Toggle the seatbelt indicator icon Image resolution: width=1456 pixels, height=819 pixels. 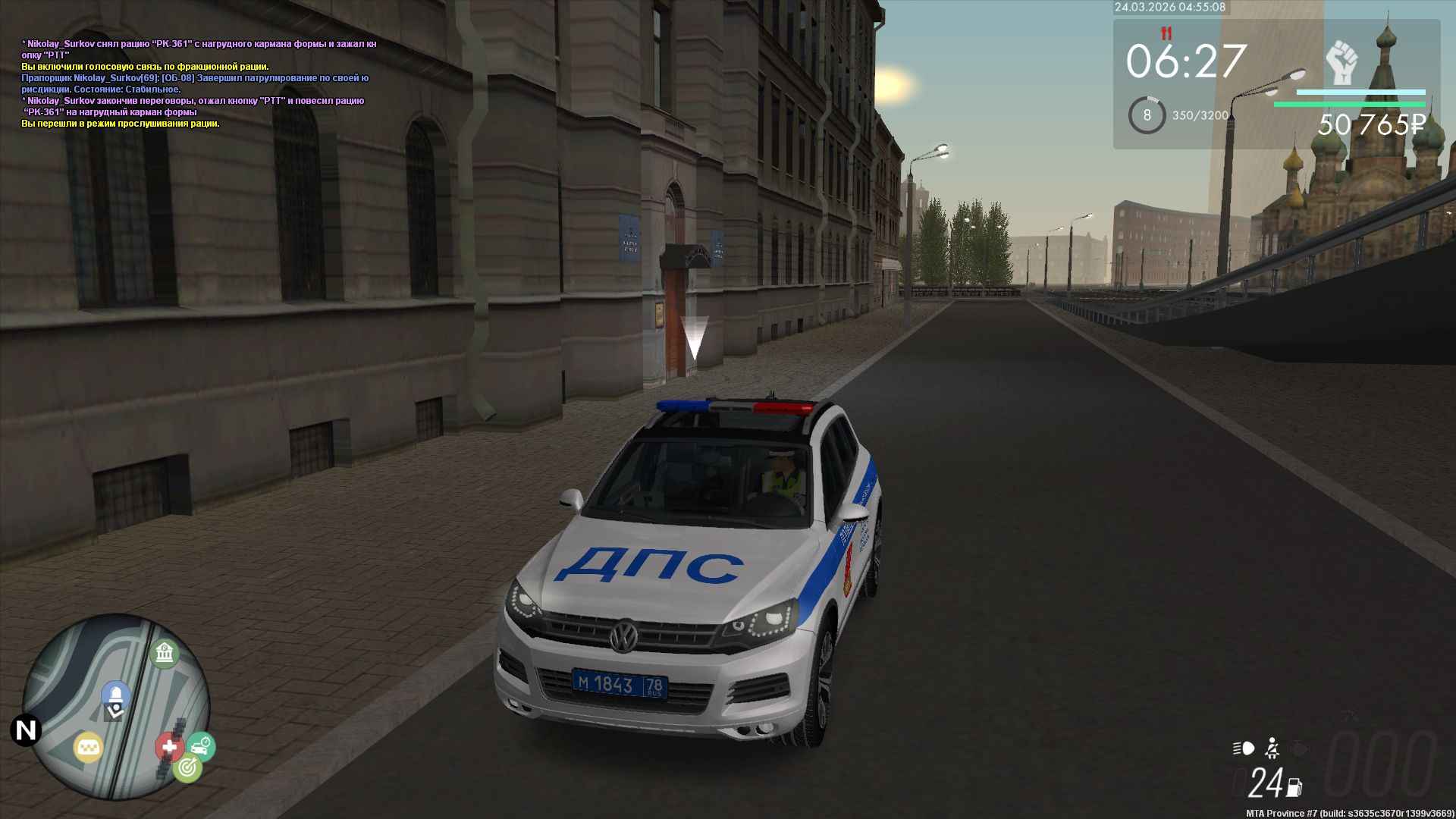pos(1272,748)
